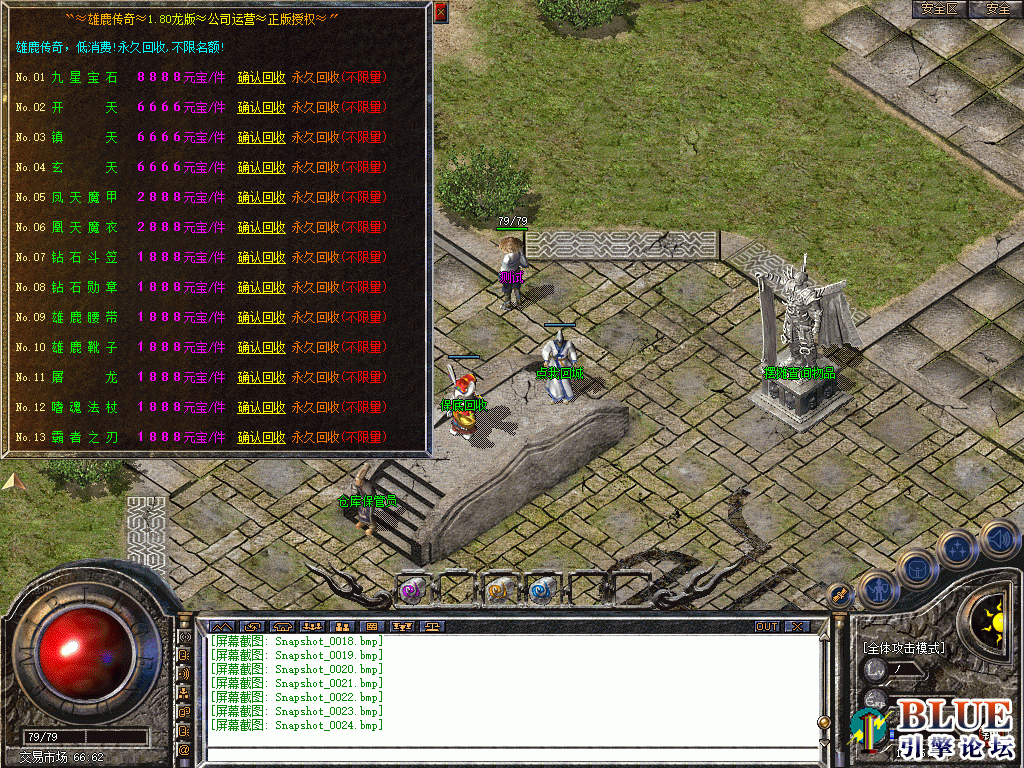Close the recycling dialog with the X
The height and width of the screenshot is (768, 1024).
point(441,12)
